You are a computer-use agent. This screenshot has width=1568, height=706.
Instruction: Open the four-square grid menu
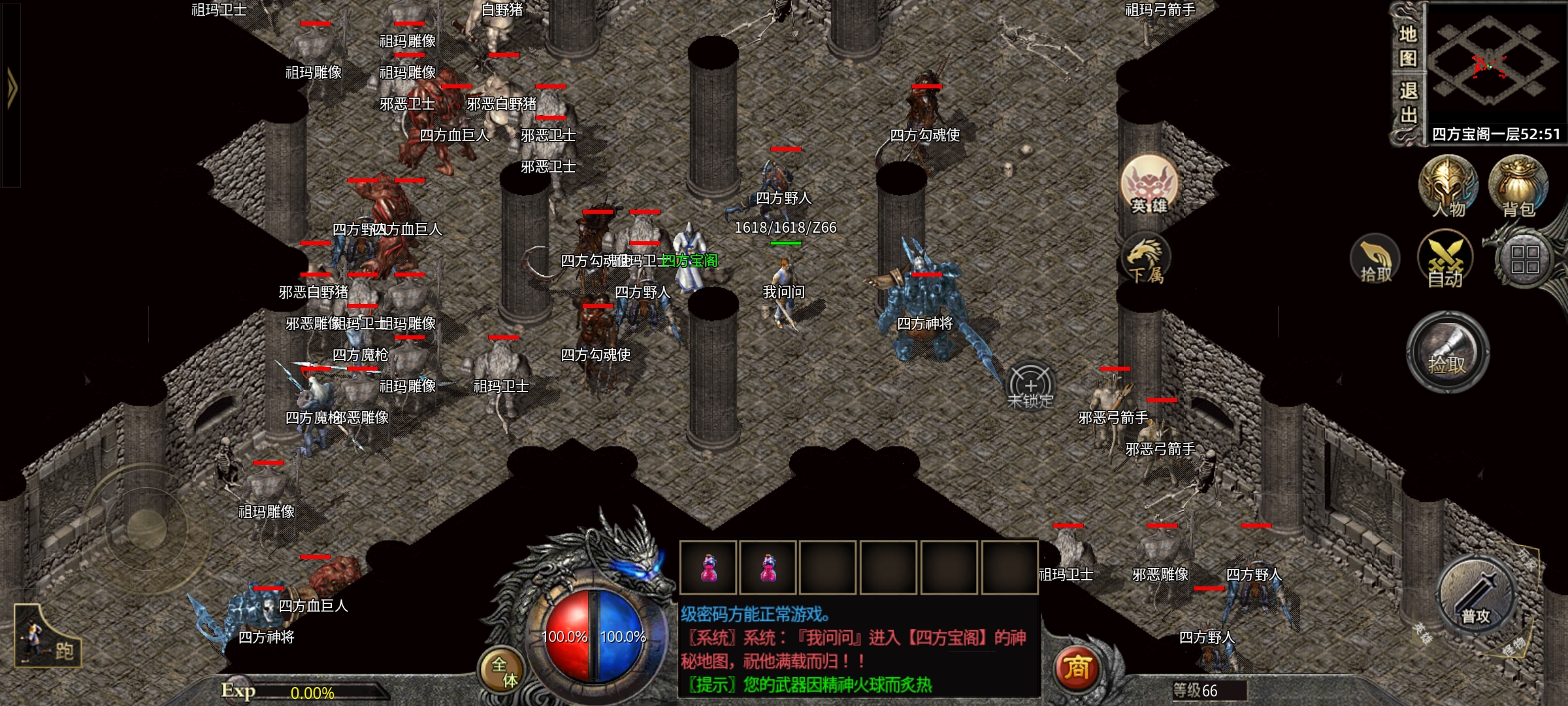click(1524, 260)
